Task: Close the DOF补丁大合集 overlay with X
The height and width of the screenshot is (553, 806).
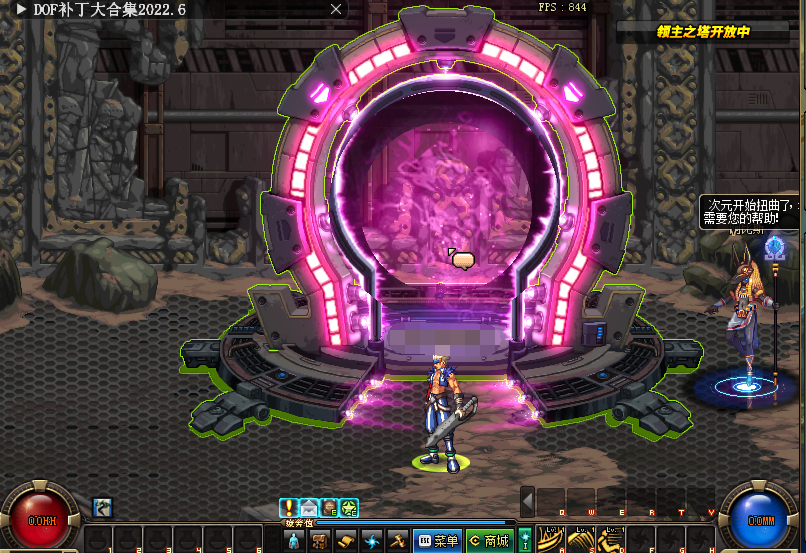Action: click(337, 9)
